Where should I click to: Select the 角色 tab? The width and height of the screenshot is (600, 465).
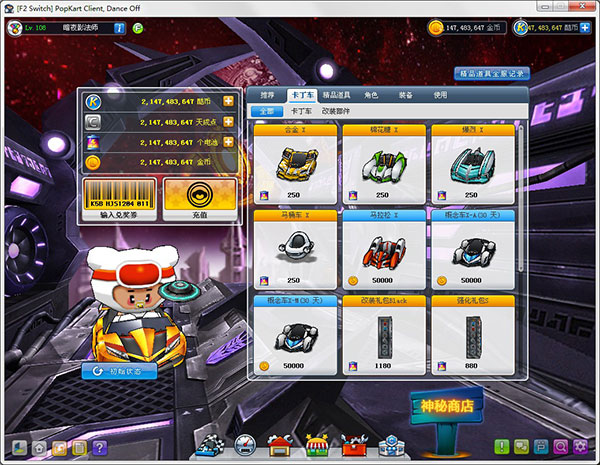[x=371, y=95]
